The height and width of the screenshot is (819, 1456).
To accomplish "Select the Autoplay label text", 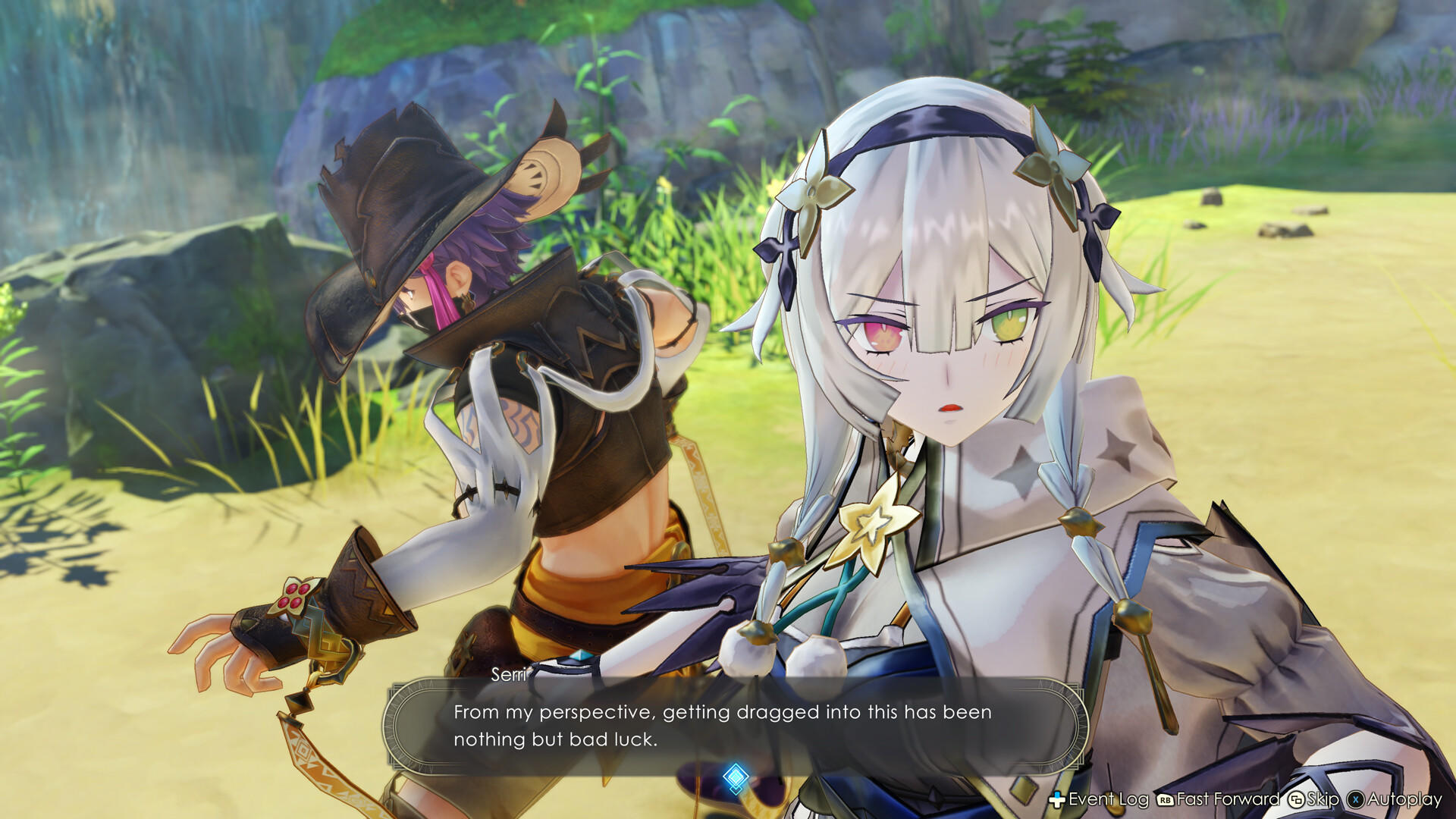I will pyautogui.click(x=1404, y=800).
